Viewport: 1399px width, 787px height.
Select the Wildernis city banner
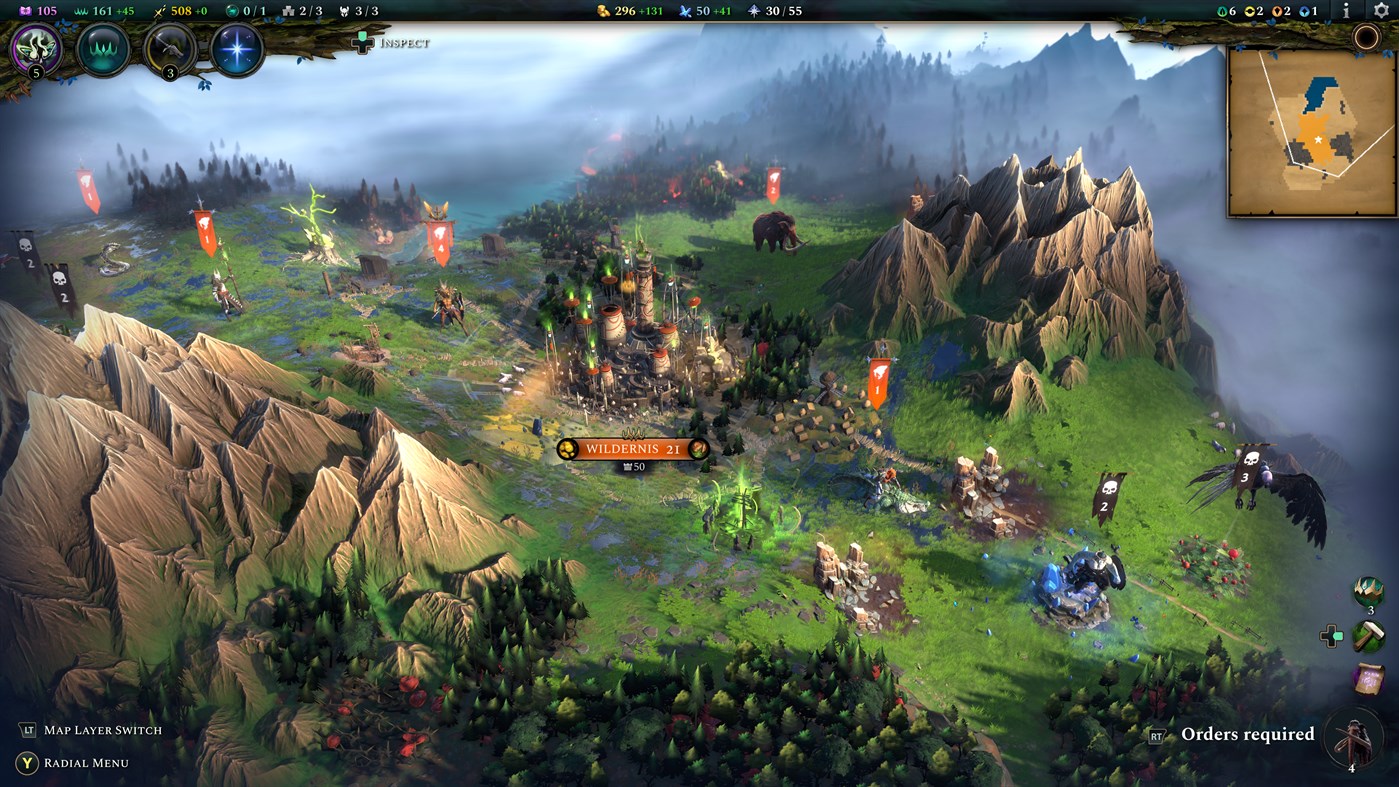[x=633, y=449]
